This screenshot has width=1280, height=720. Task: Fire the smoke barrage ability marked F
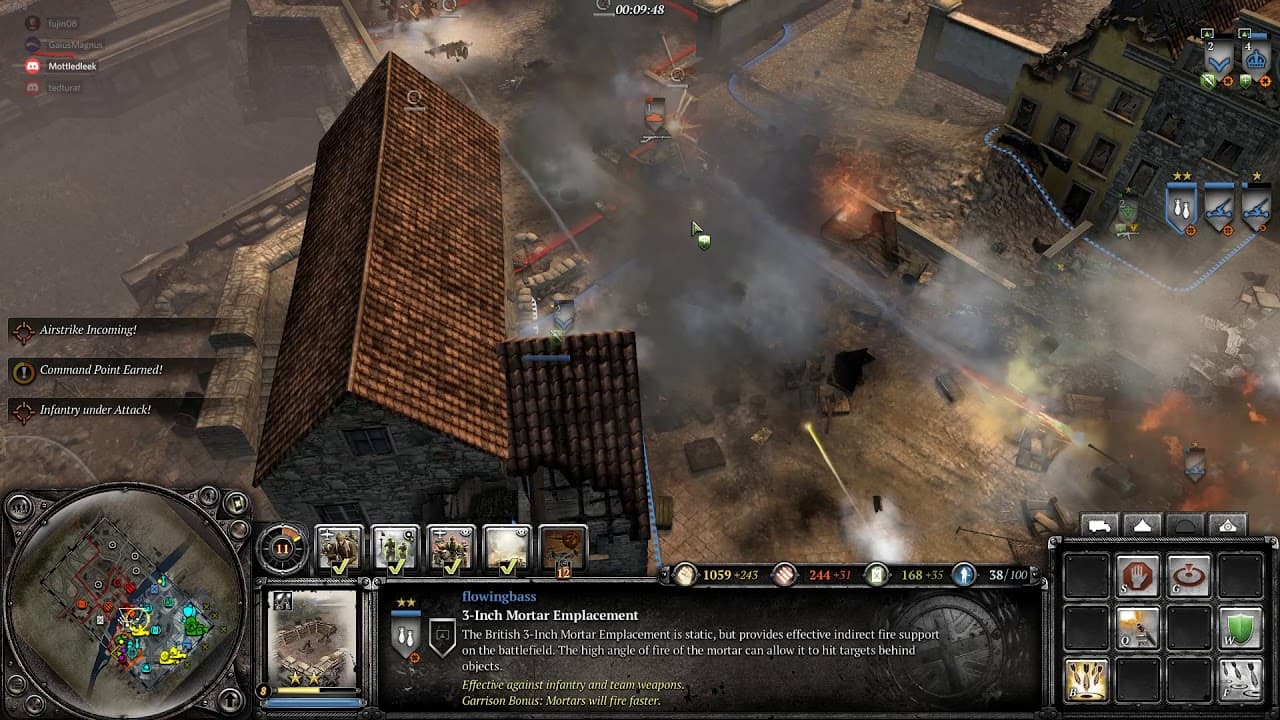pyautogui.click(x=1240, y=679)
